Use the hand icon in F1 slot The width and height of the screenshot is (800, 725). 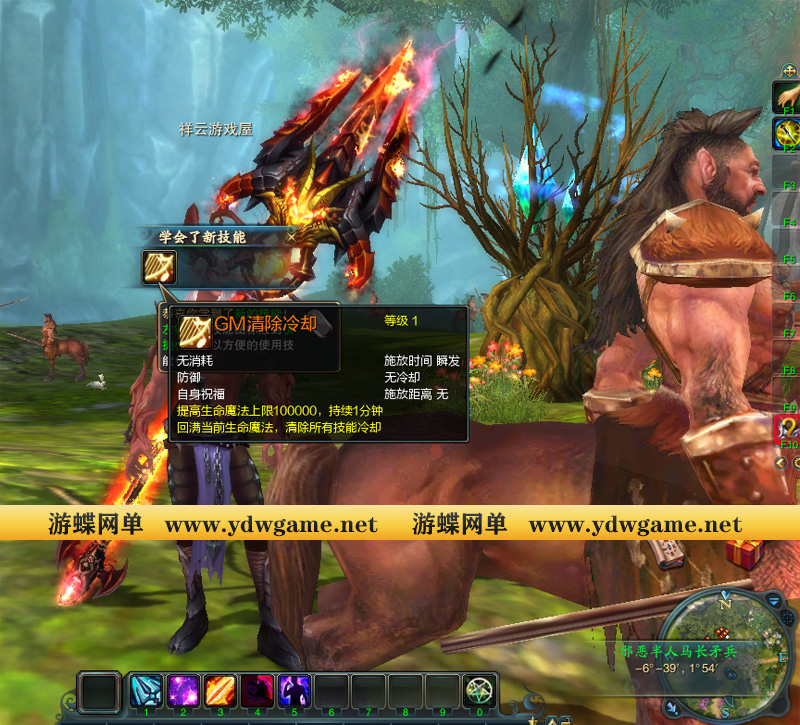pos(786,95)
